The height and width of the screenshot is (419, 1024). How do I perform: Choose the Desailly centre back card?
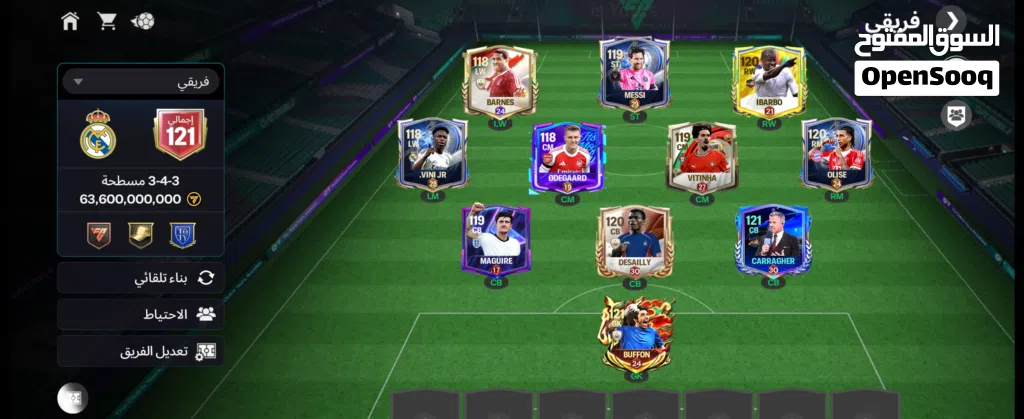(635, 242)
